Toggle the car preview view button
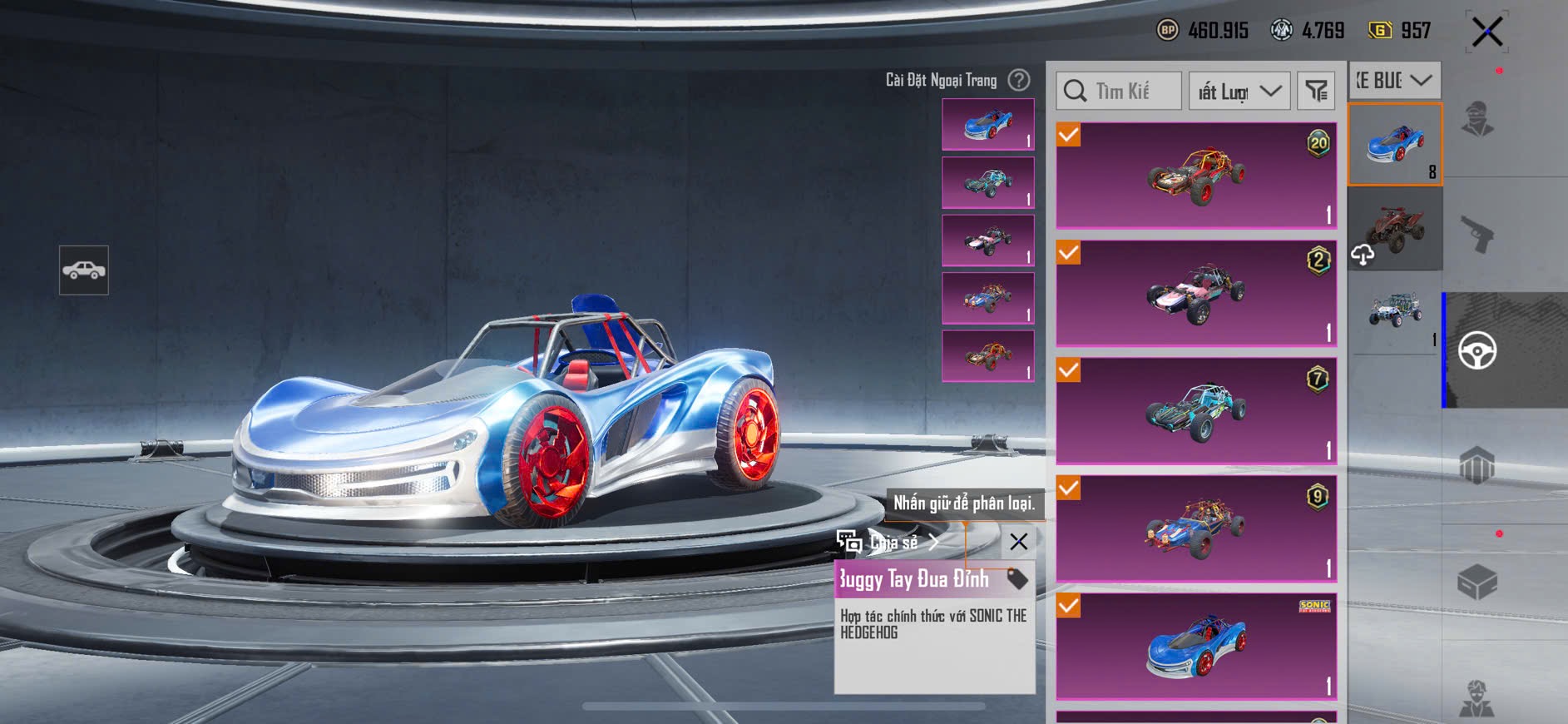1568x724 pixels. (x=84, y=270)
